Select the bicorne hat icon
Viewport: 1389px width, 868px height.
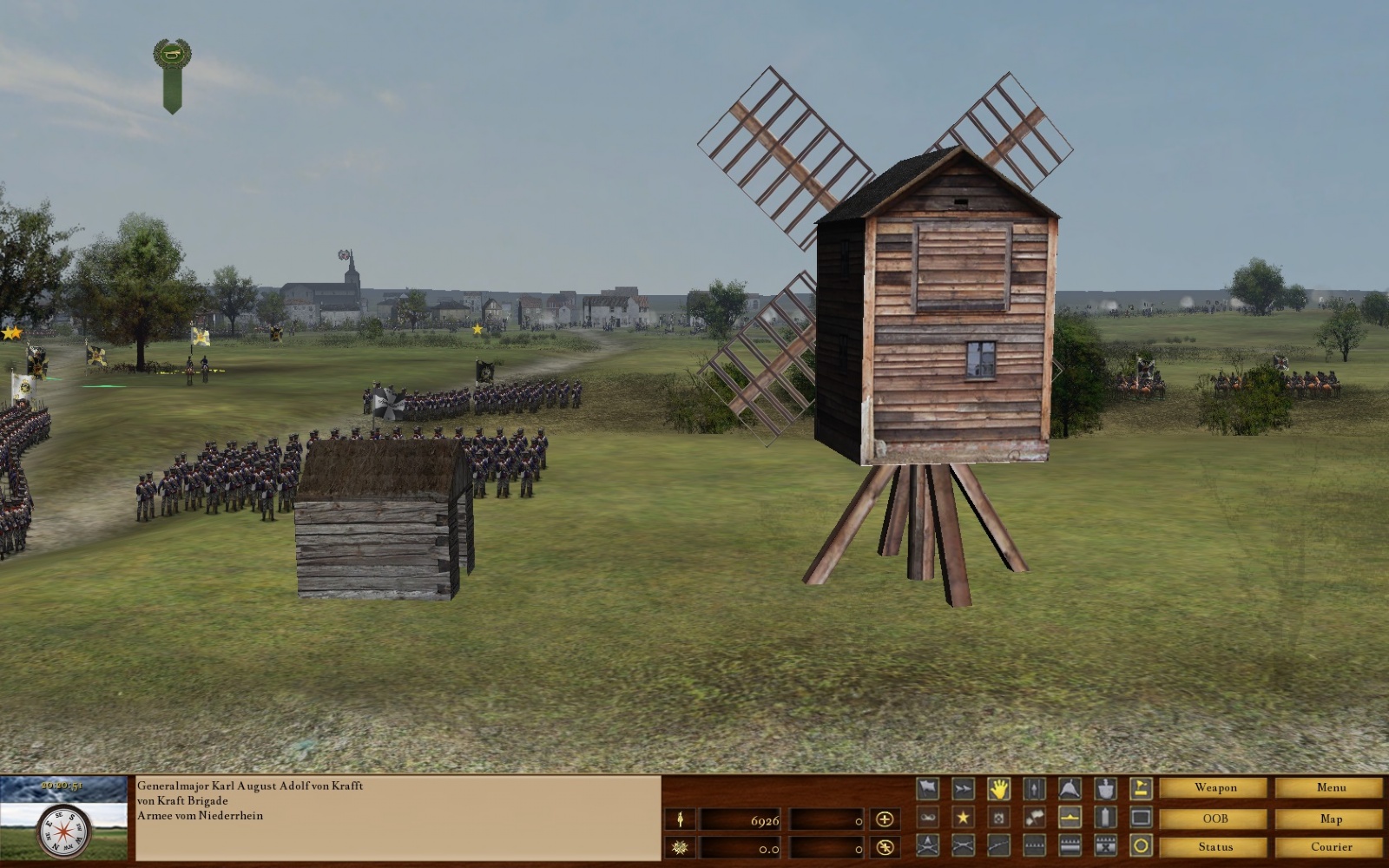(1070, 789)
